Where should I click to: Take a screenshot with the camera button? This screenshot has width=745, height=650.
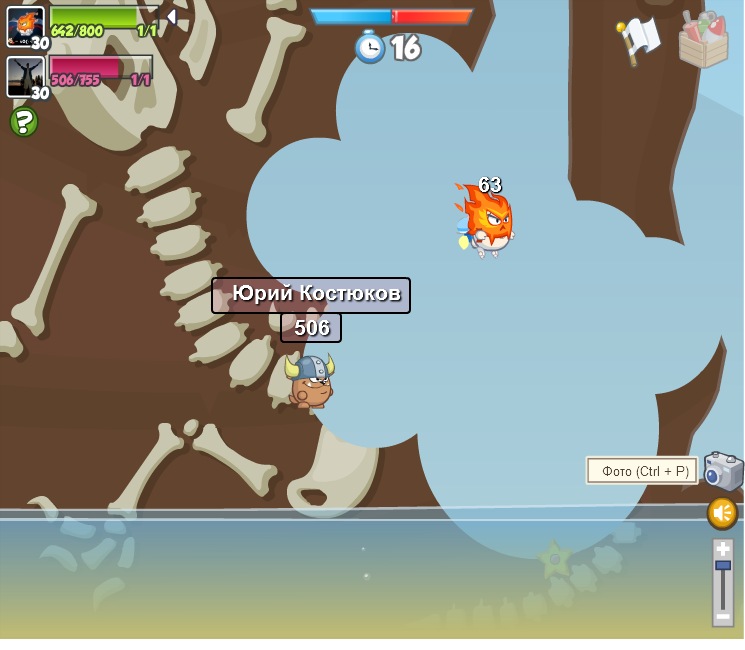pyautogui.click(x=723, y=471)
